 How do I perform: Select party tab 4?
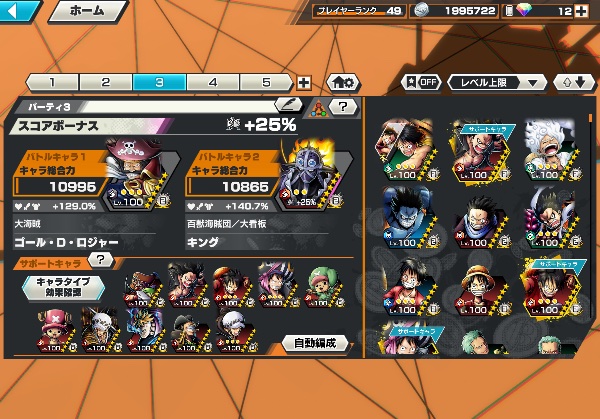212,83
